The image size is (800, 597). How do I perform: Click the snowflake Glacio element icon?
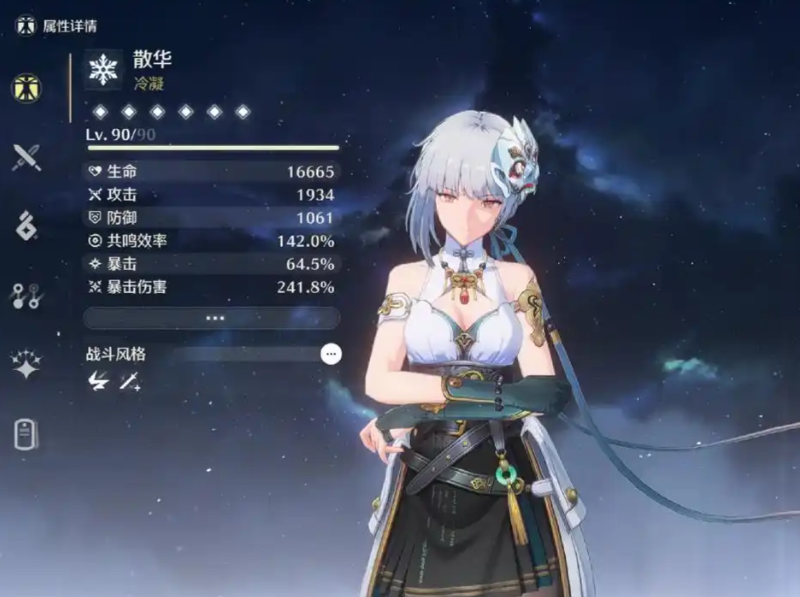[x=104, y=68]
